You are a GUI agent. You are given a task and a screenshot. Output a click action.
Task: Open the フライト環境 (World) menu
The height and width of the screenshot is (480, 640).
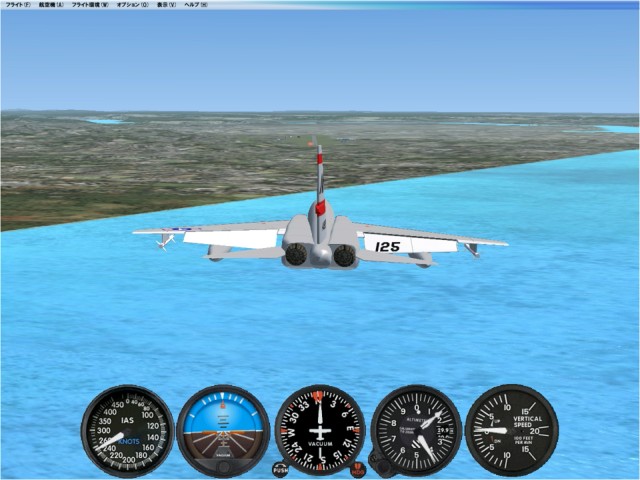pyautogui.click(x=91, y=5)
